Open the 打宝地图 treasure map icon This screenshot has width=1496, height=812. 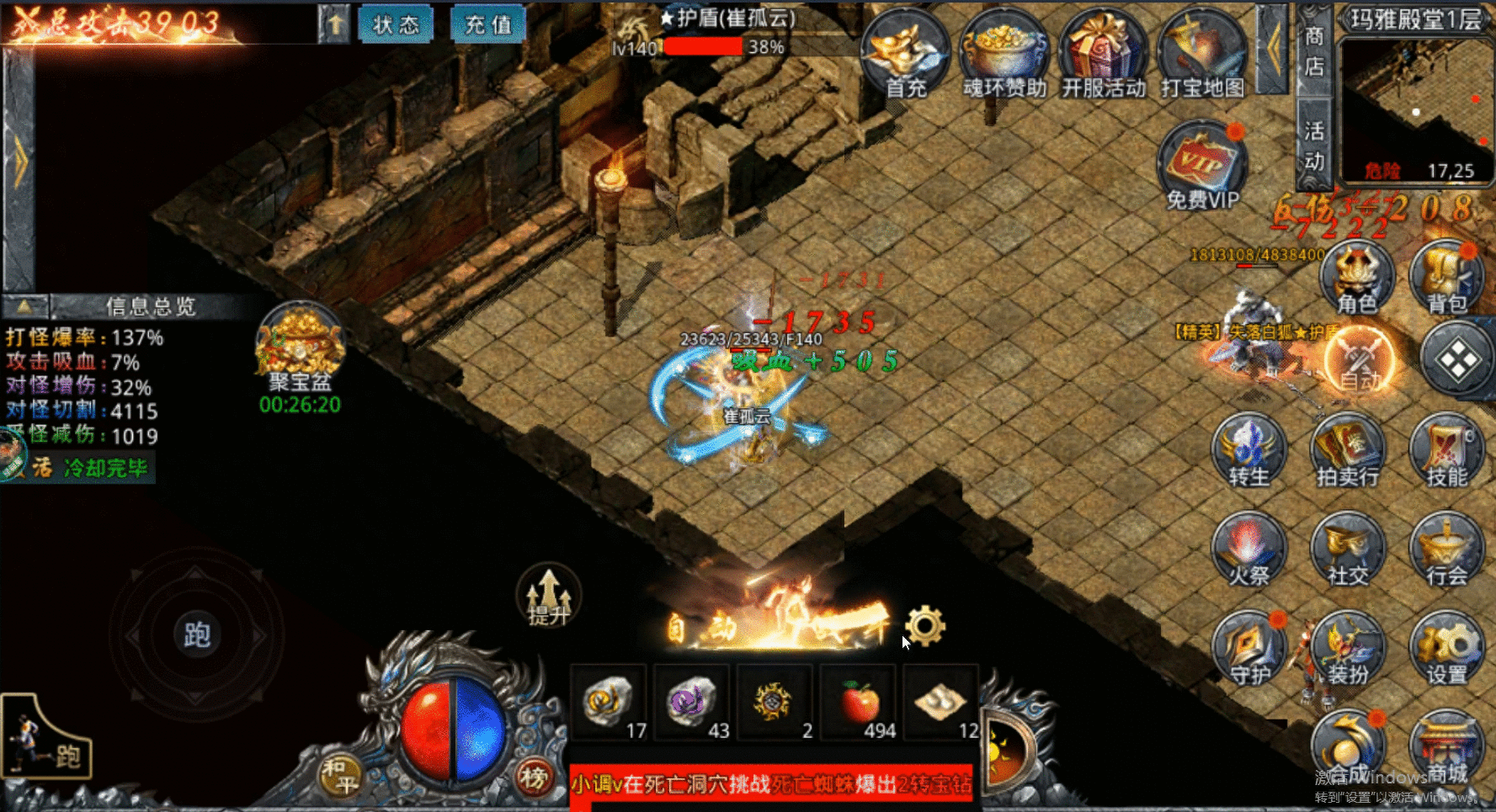point(1201,54)
